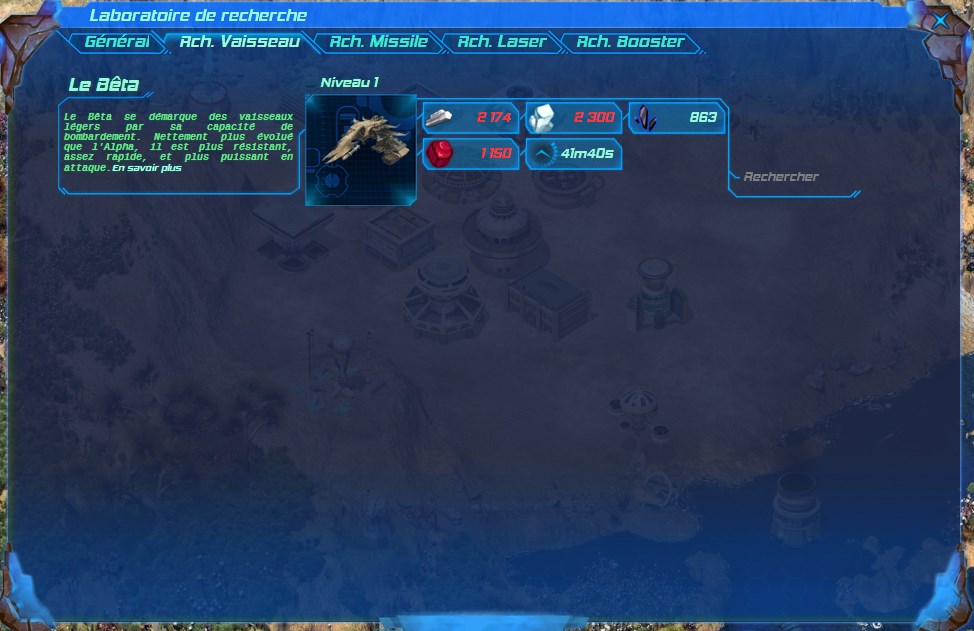Screen dimensions: 974x631
Task: Select the Bêta ship thumbnail
Action: click(x=360, y=150)
